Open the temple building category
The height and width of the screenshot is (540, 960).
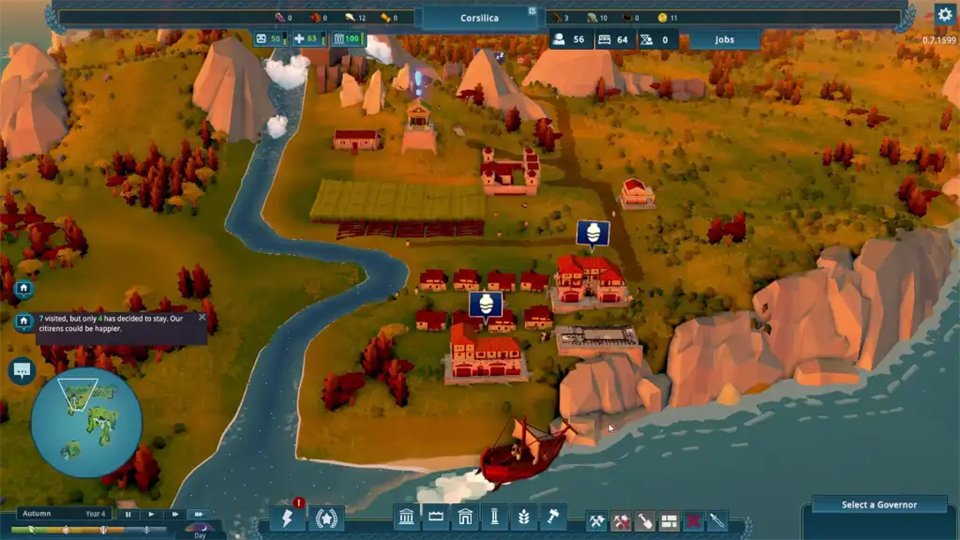[x=408, y=517]
